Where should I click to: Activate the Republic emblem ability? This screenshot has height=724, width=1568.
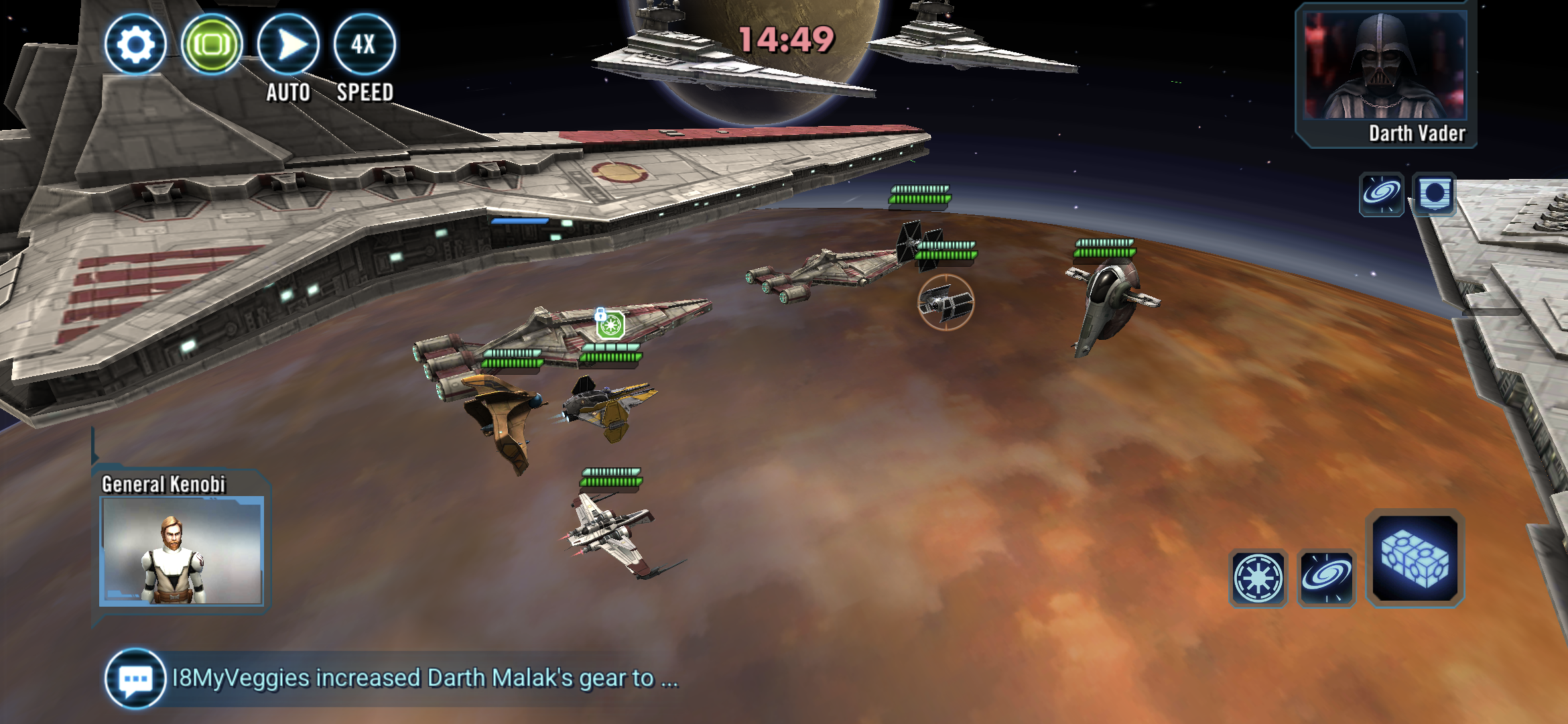pos(1258,578)
